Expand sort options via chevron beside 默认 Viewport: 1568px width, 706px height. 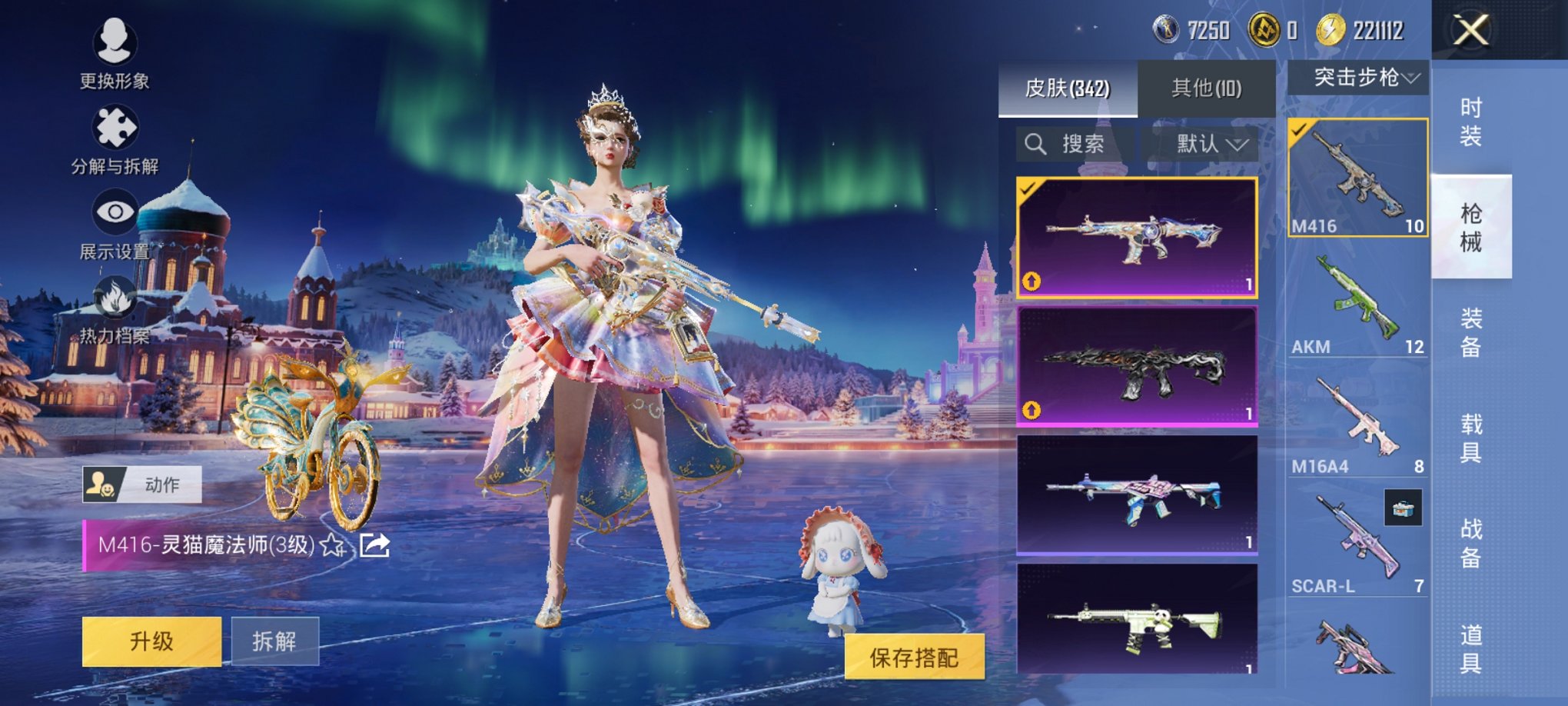click(1239, 145)
